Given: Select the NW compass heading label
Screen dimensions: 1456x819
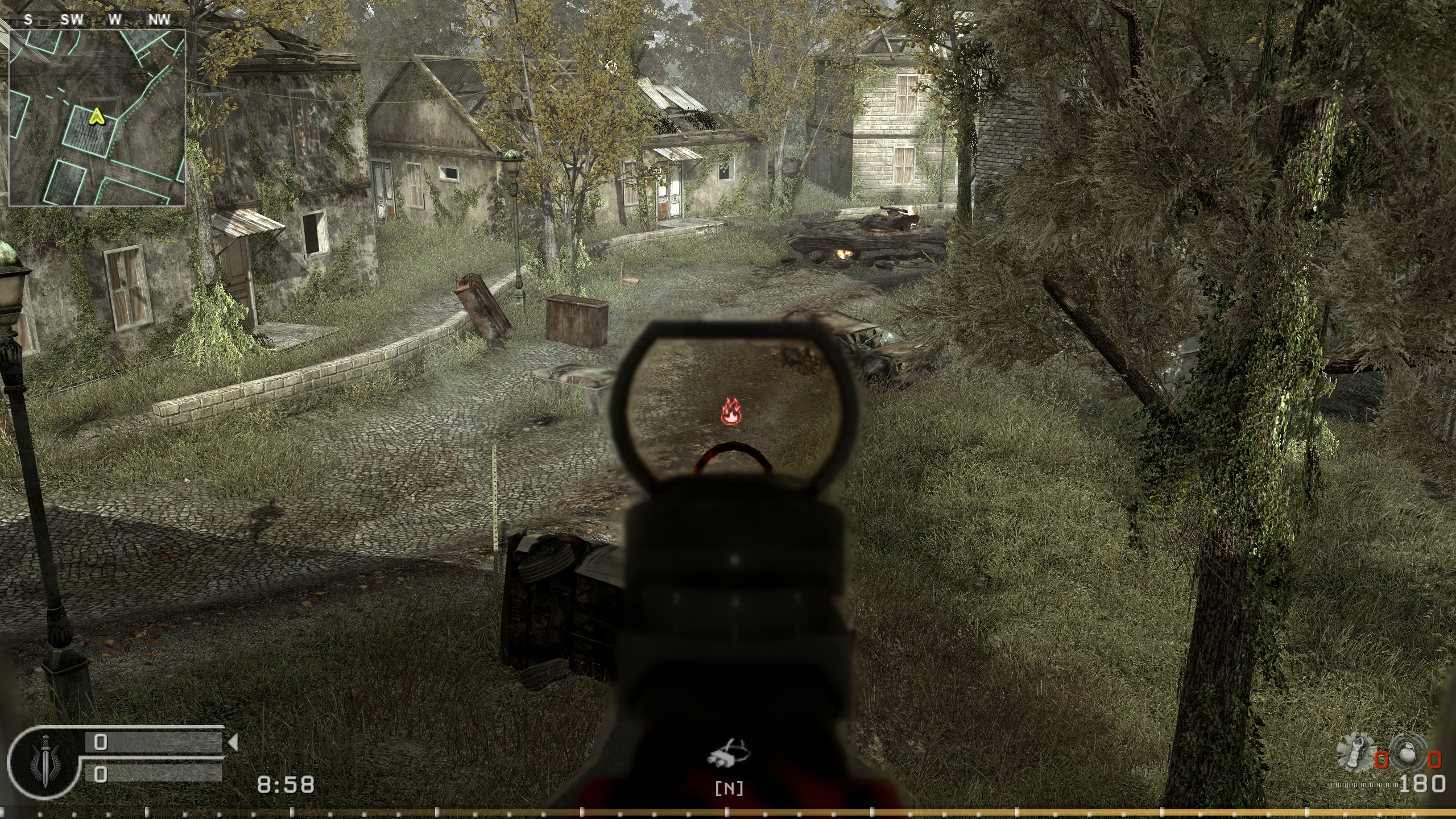Looking at the screenshot, I should [159, 18].
